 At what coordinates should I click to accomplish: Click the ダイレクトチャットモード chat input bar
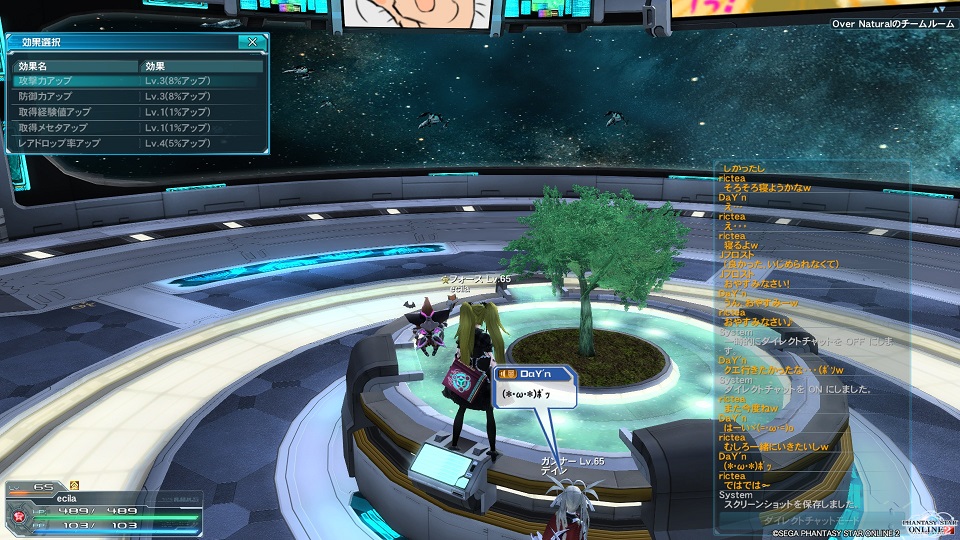[810, 520]
